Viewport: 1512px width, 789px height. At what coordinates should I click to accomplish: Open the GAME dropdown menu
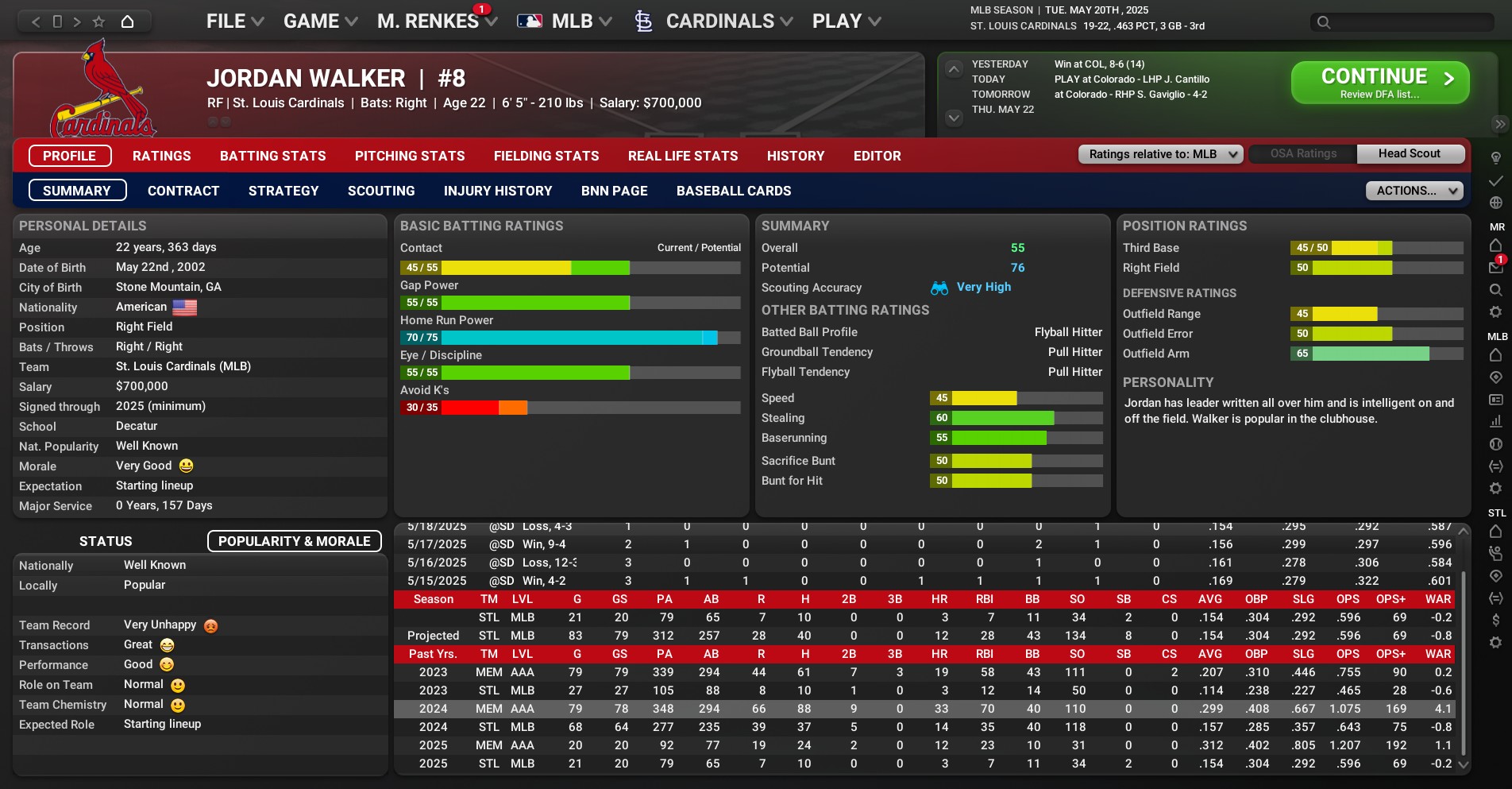pyautogui.click(x=320, y=21)
